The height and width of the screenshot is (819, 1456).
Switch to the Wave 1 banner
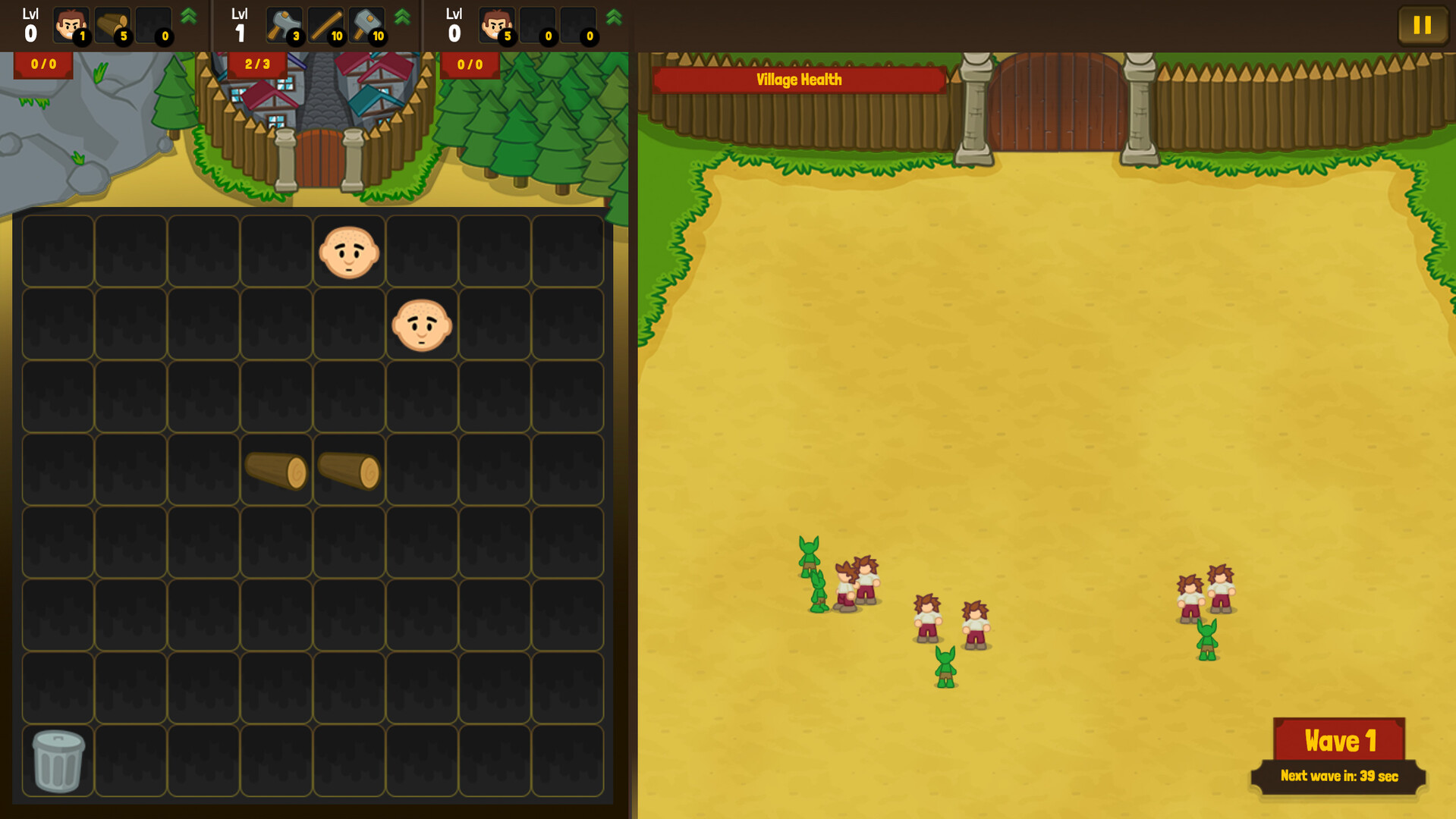click(1339, 741)
